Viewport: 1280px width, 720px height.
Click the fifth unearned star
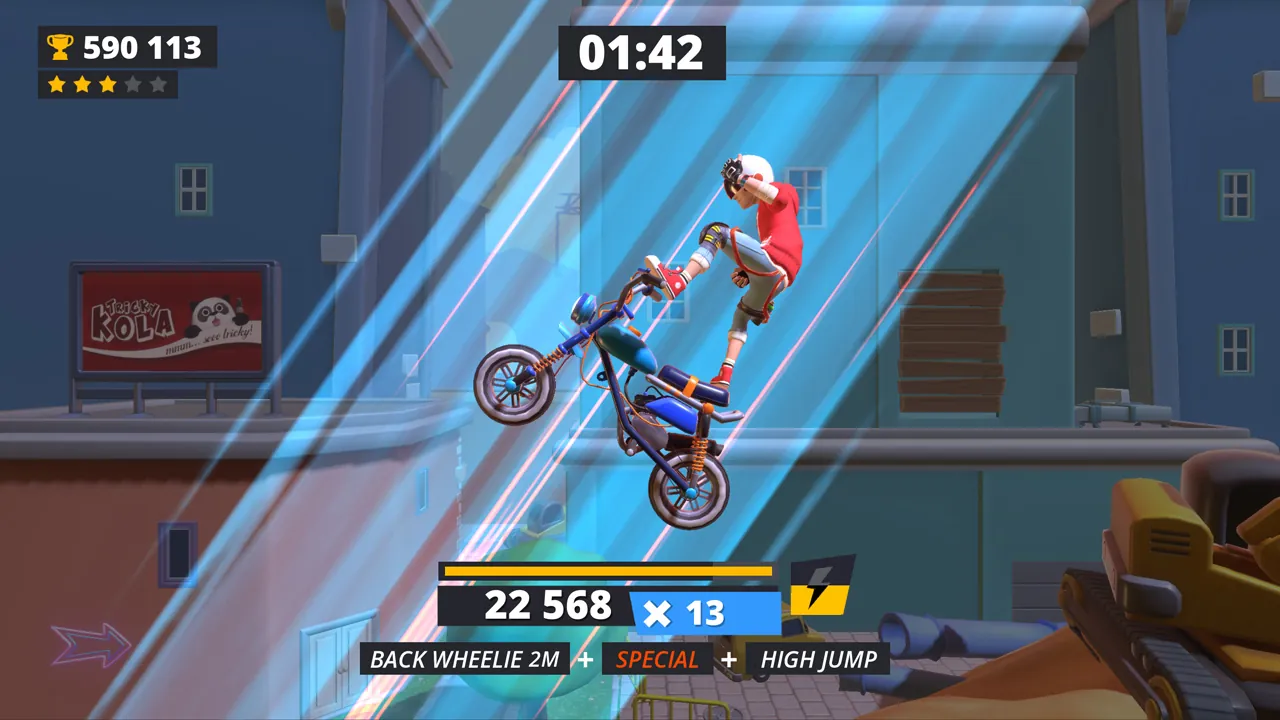(x=158, y=85)
